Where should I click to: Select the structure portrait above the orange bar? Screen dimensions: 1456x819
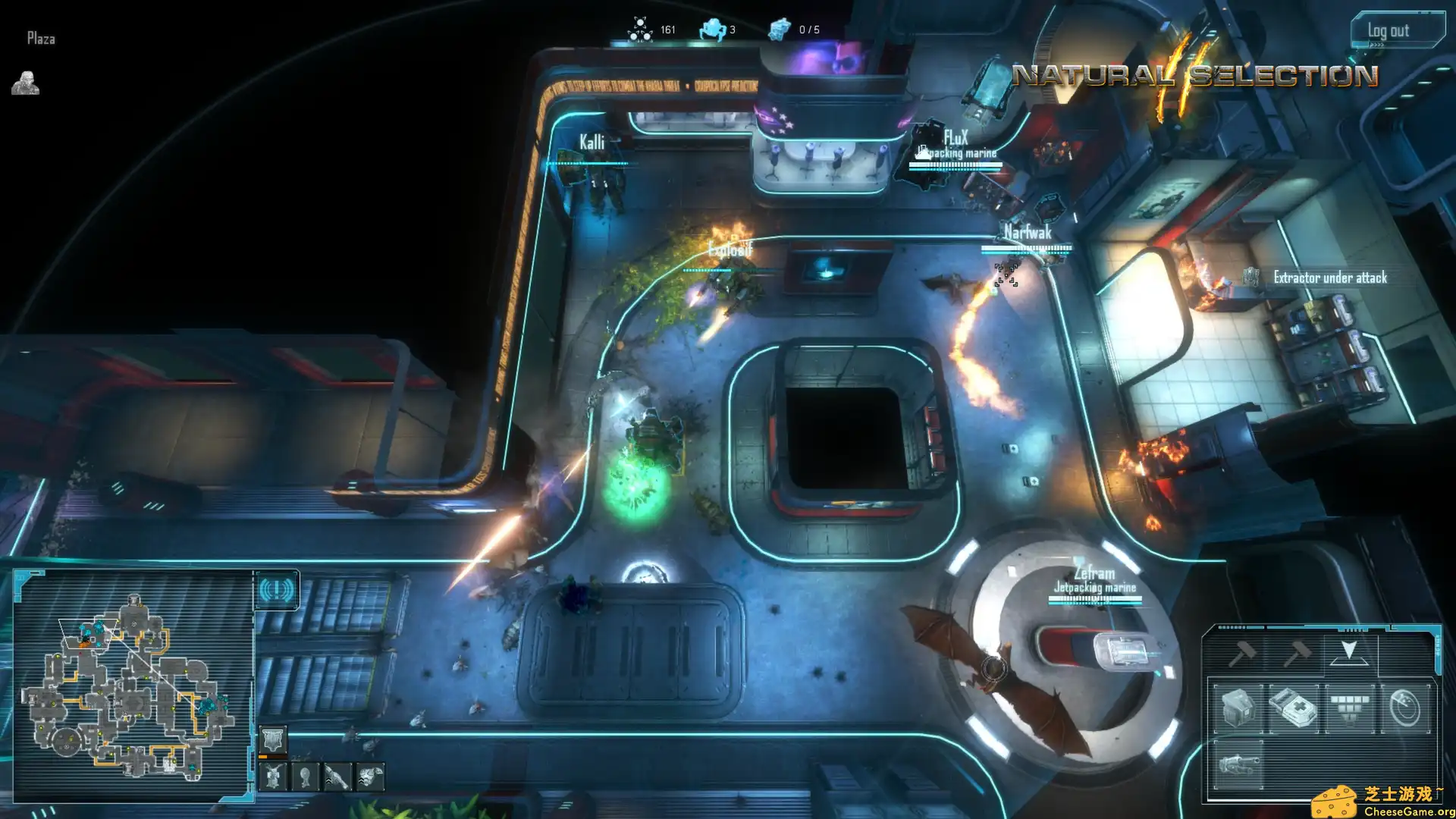pos(273,739)
